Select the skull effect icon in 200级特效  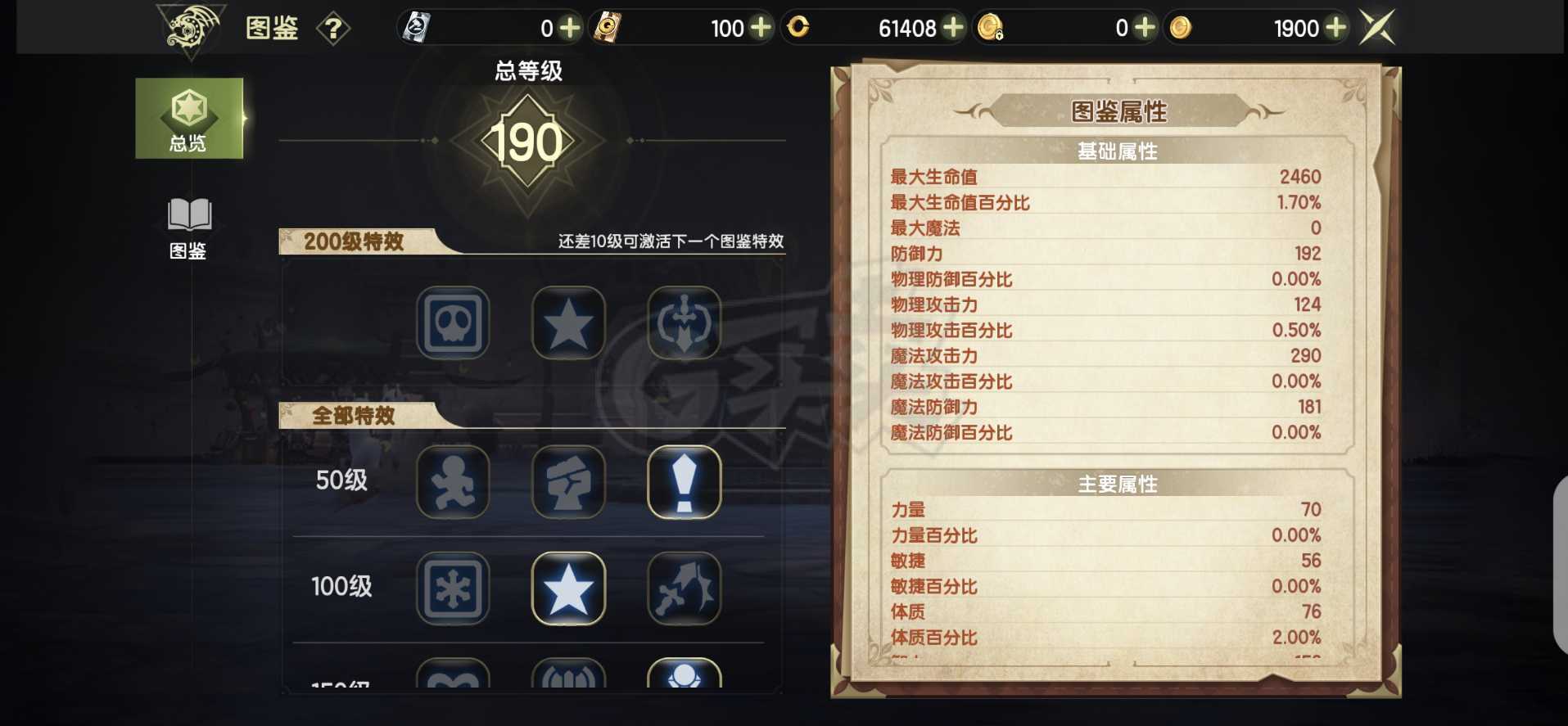point(453,322)
